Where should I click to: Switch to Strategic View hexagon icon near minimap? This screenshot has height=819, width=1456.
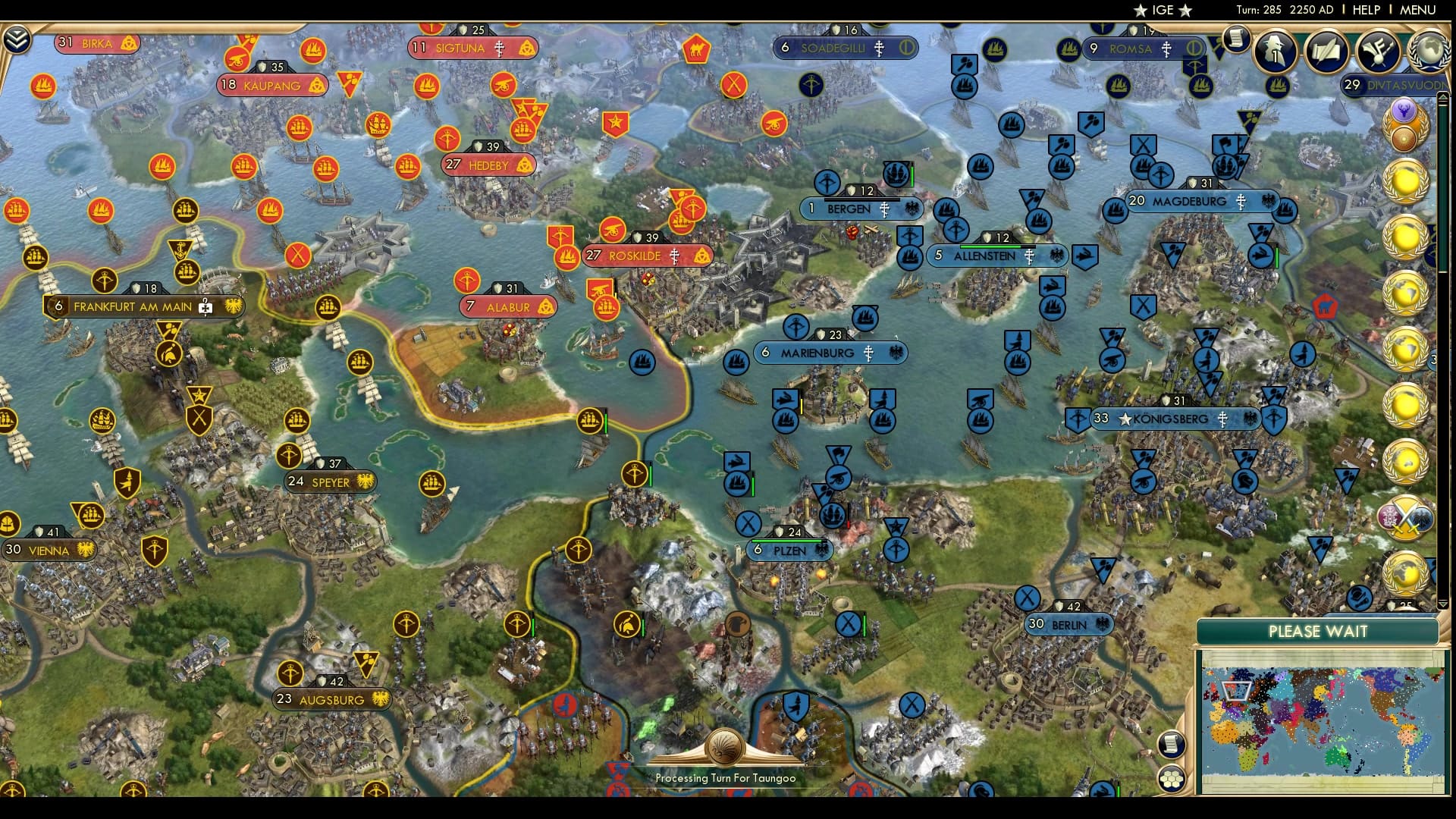click(x=1170, y=778)
